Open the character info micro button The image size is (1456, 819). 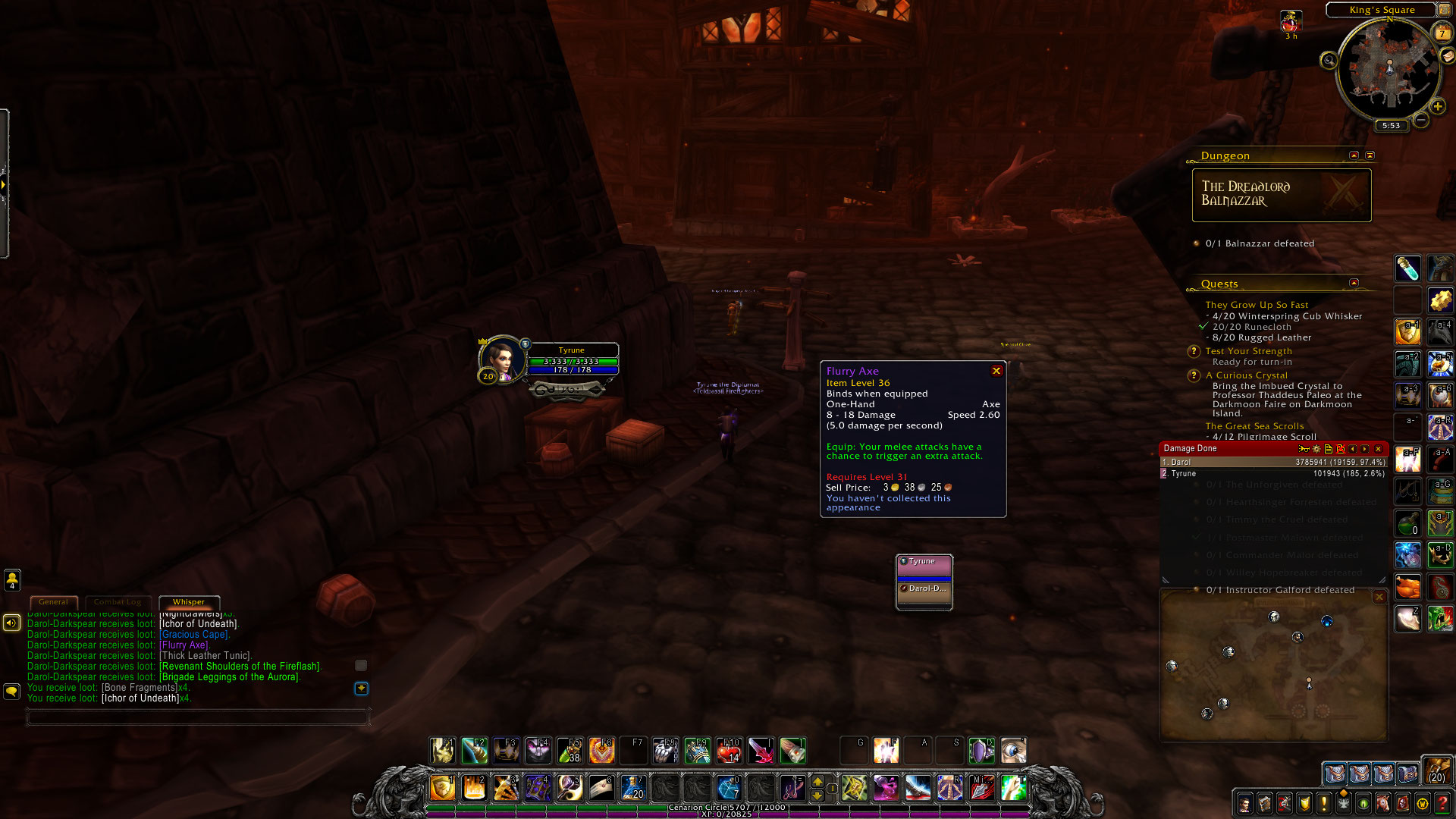[x=1244, y=803]
